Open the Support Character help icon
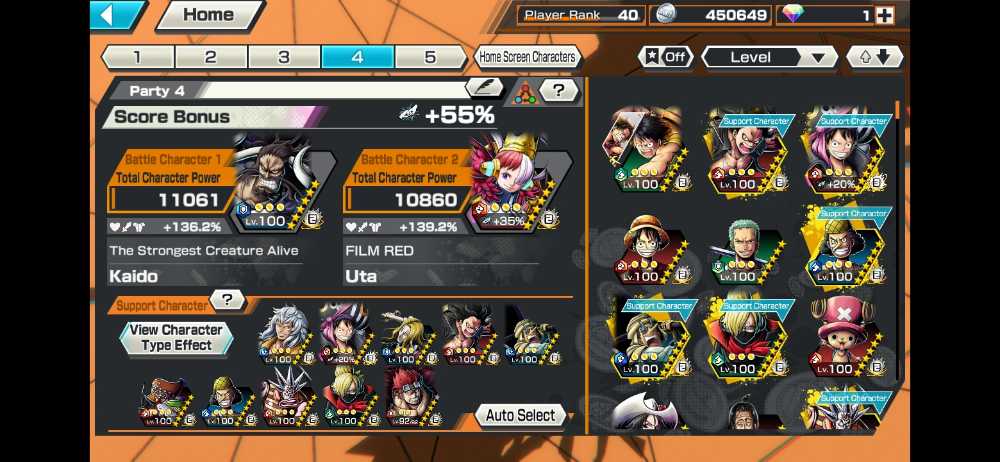1000x462 pixels. (x=229, y=300)
